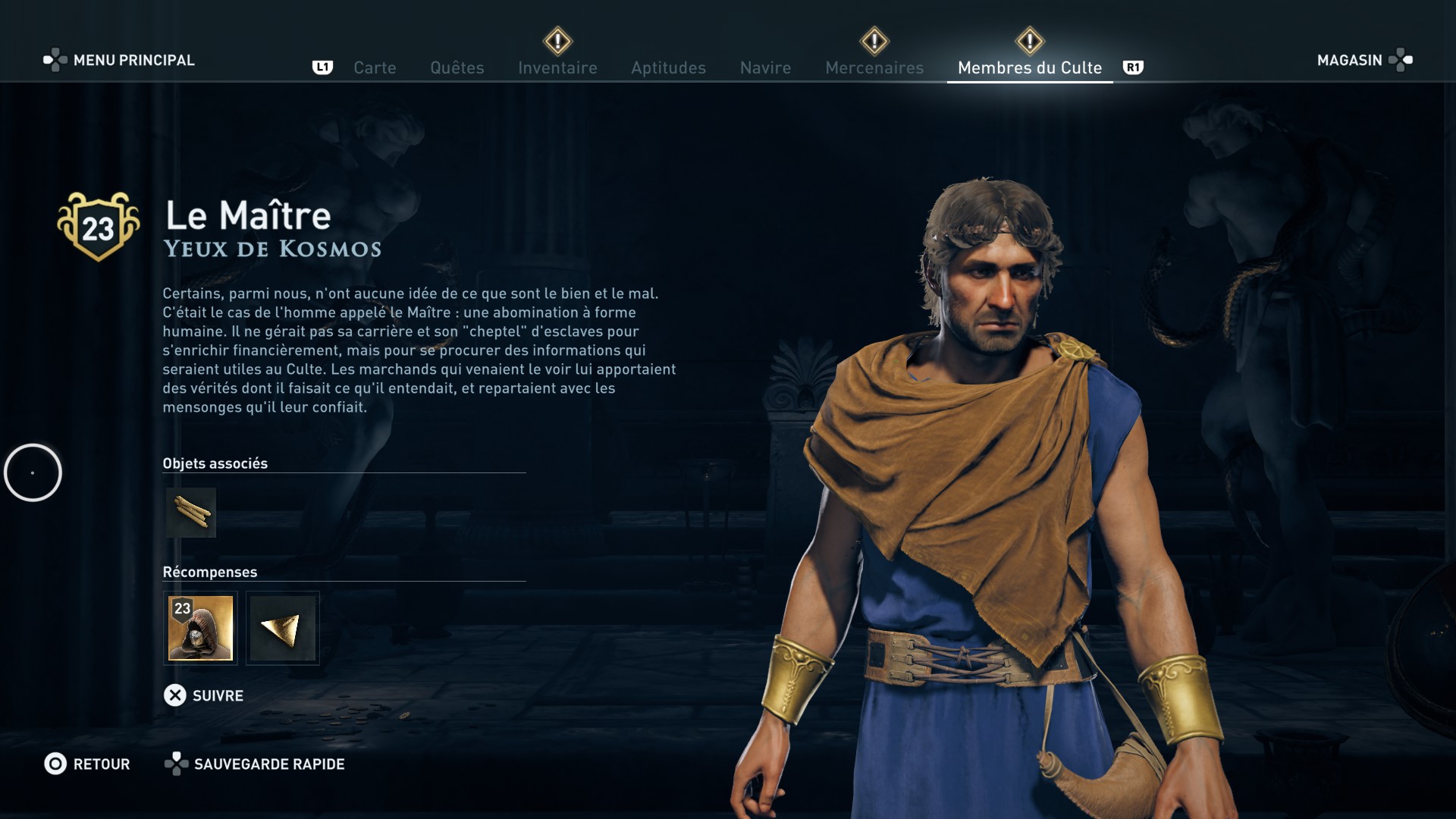Go to the Aptitudes tab

tap(668, 67)
